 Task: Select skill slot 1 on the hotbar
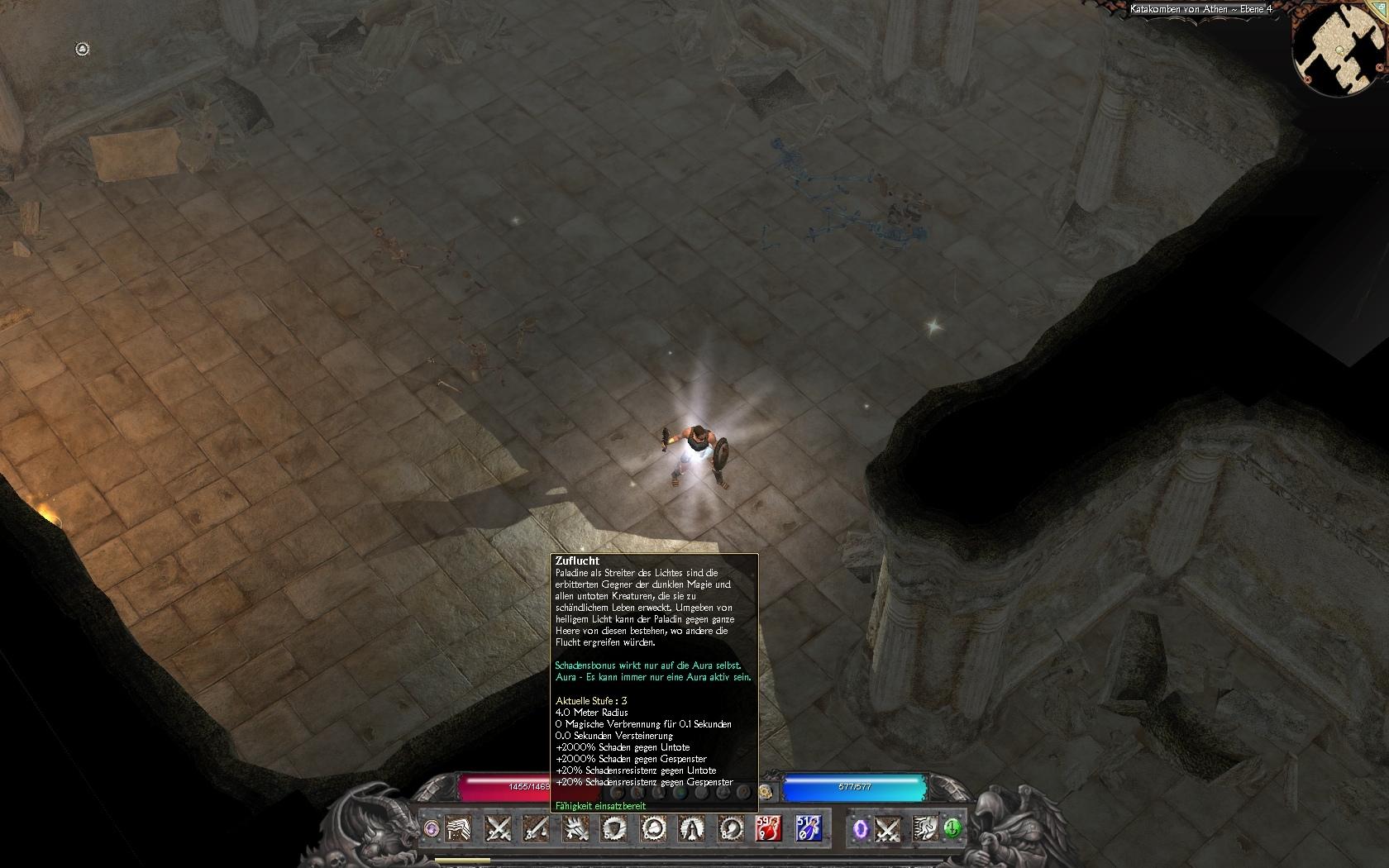[x=459, y=827]
